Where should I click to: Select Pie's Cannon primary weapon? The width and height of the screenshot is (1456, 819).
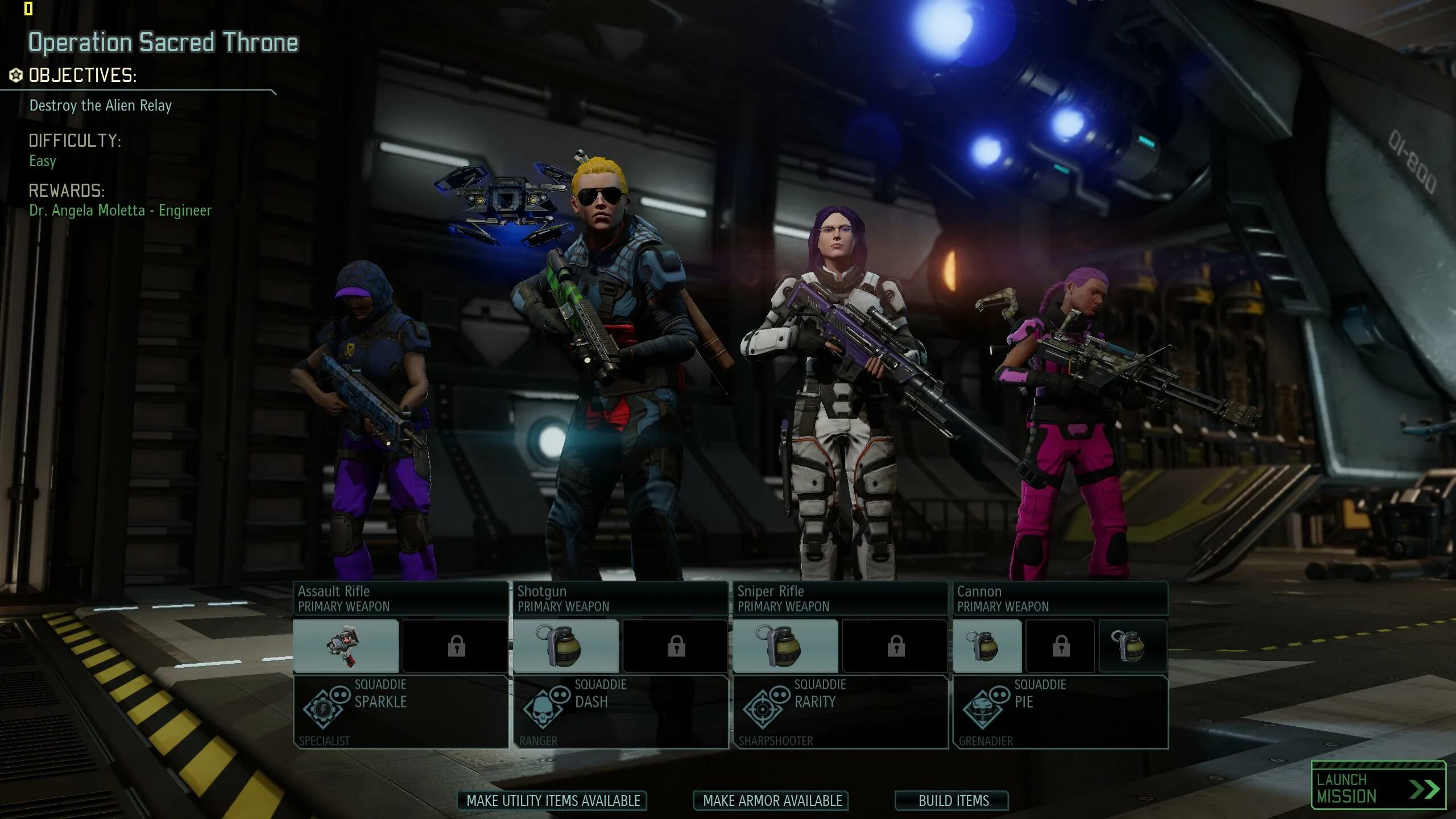pyautogui.click(x=1060, y=598)
